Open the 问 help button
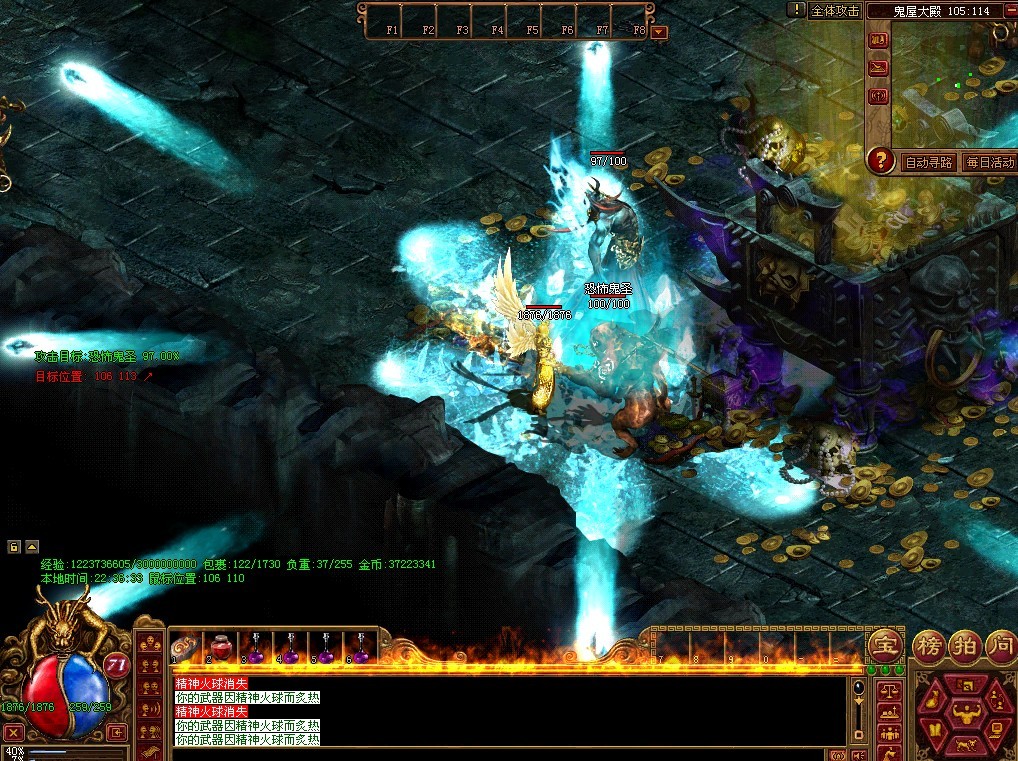The image size is (1018, 761). pyautogui.click(x=1001, y=644)
